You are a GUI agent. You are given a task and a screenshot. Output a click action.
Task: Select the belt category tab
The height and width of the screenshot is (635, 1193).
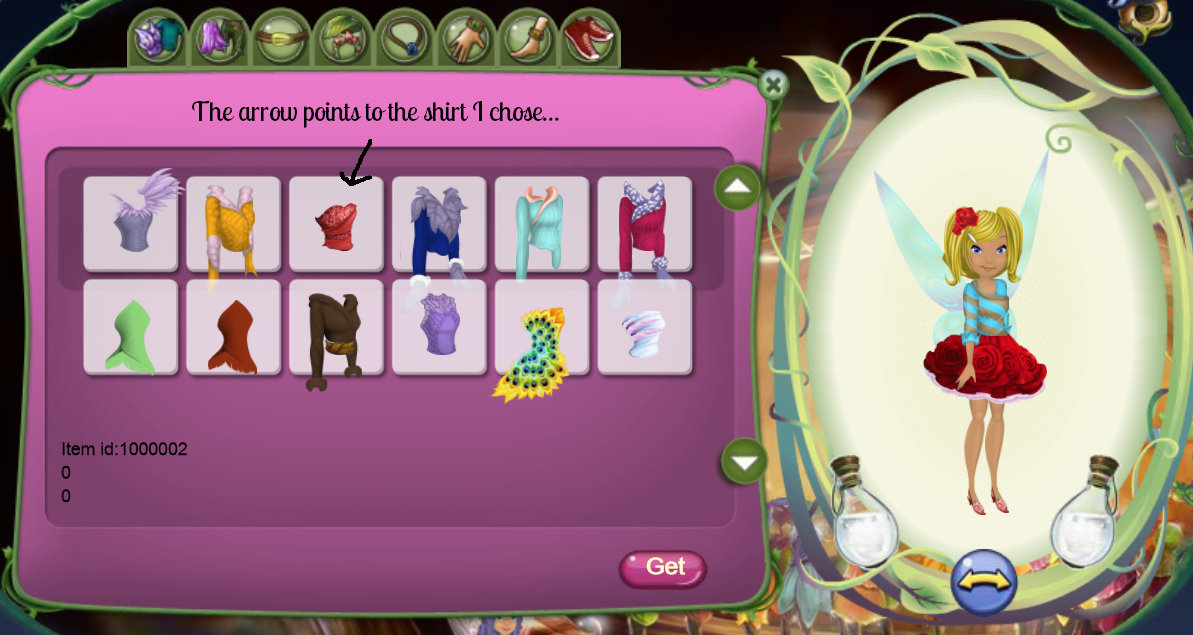[281, 38]
